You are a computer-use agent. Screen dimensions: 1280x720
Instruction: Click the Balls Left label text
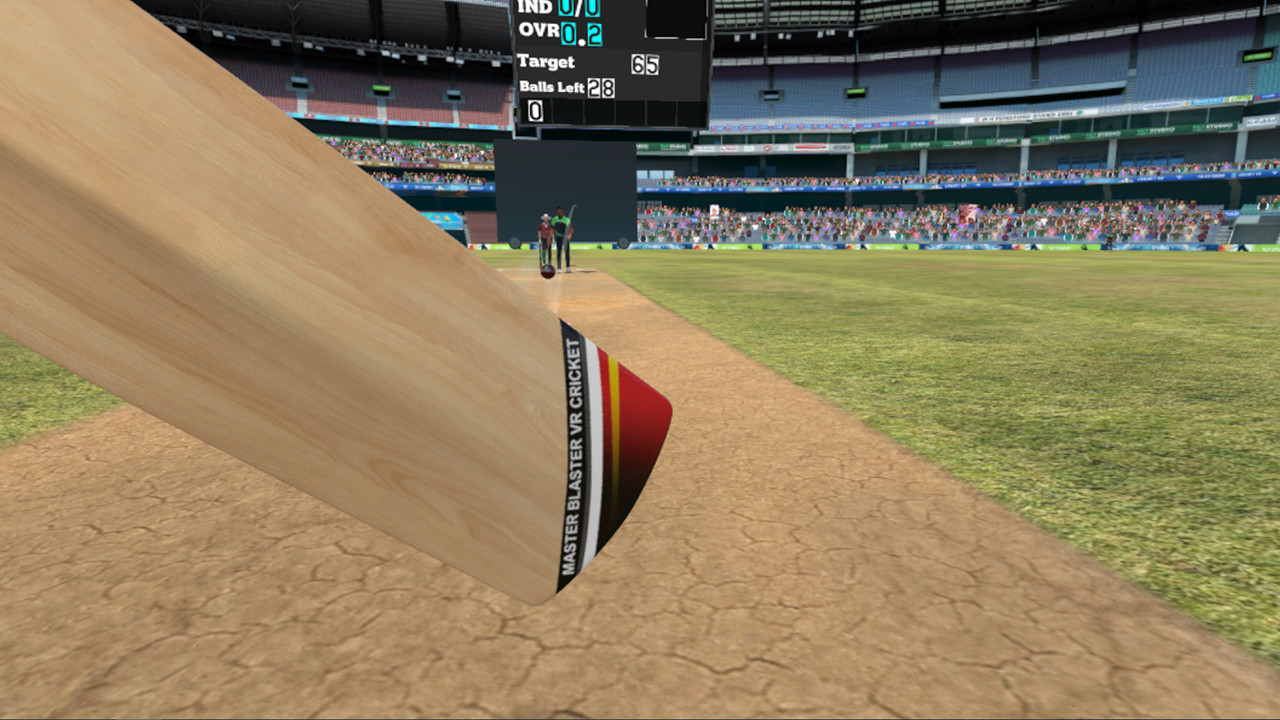point(552,87)
